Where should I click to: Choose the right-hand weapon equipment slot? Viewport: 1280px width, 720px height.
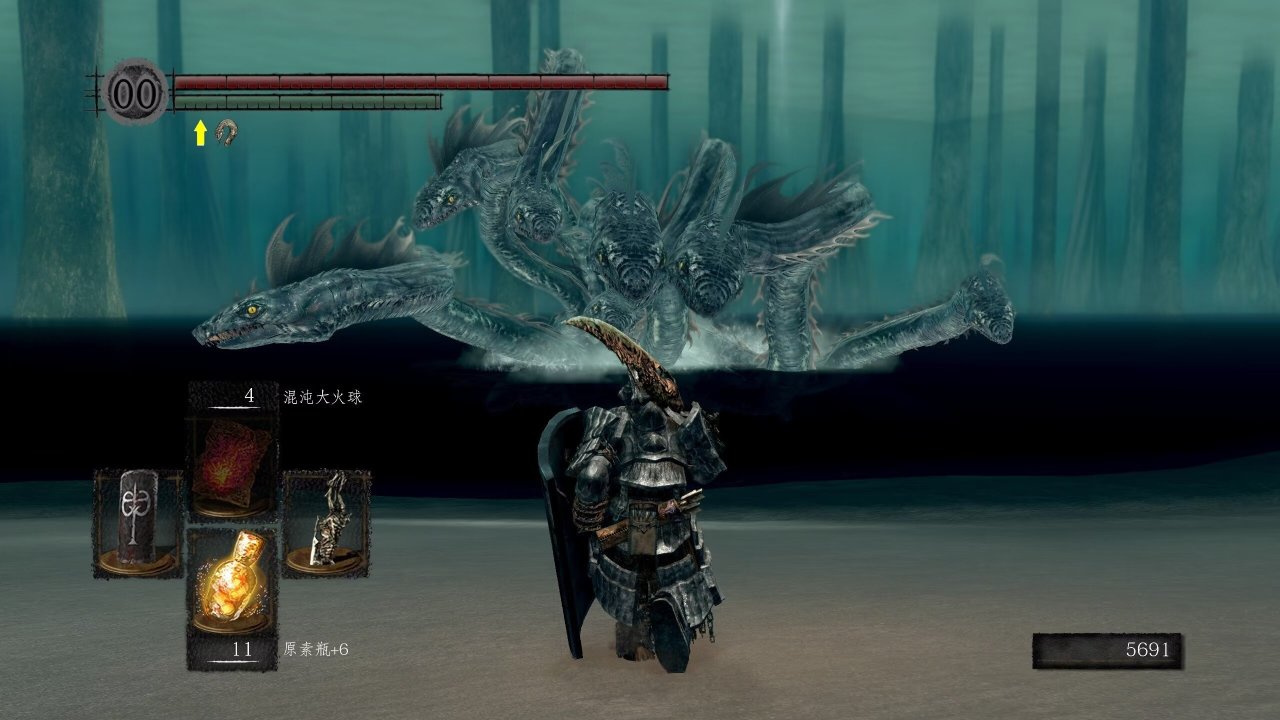click(x=327, y=523)
